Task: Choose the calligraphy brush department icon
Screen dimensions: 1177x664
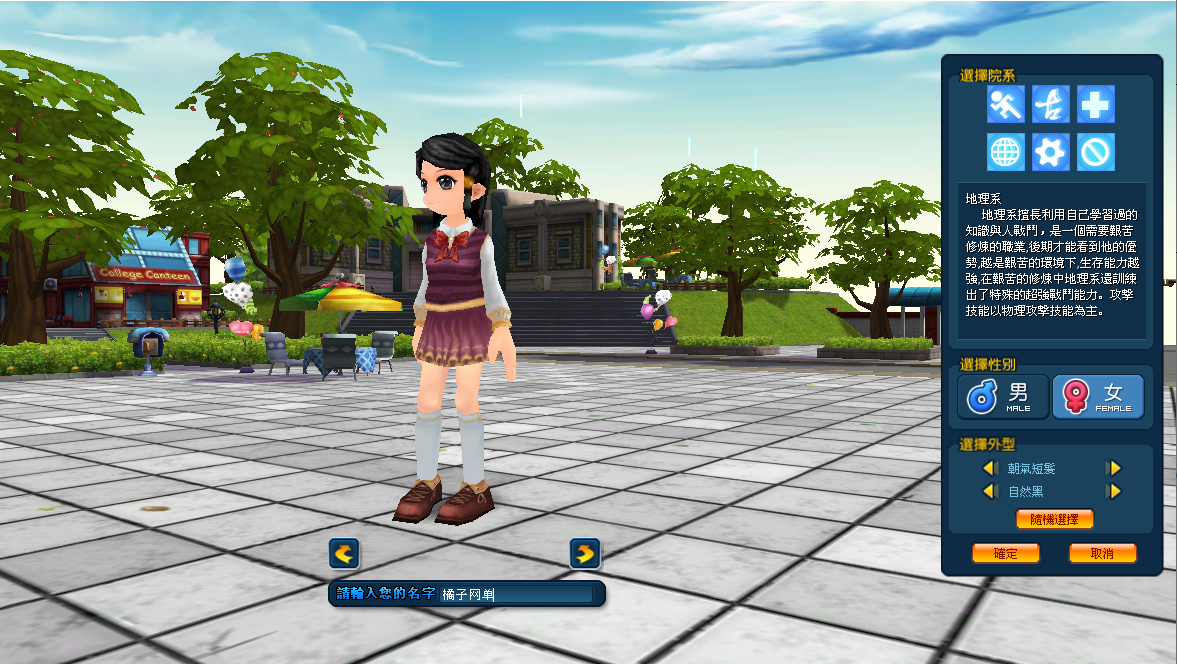Action: pyautogui.click(x=1051, y=104)
